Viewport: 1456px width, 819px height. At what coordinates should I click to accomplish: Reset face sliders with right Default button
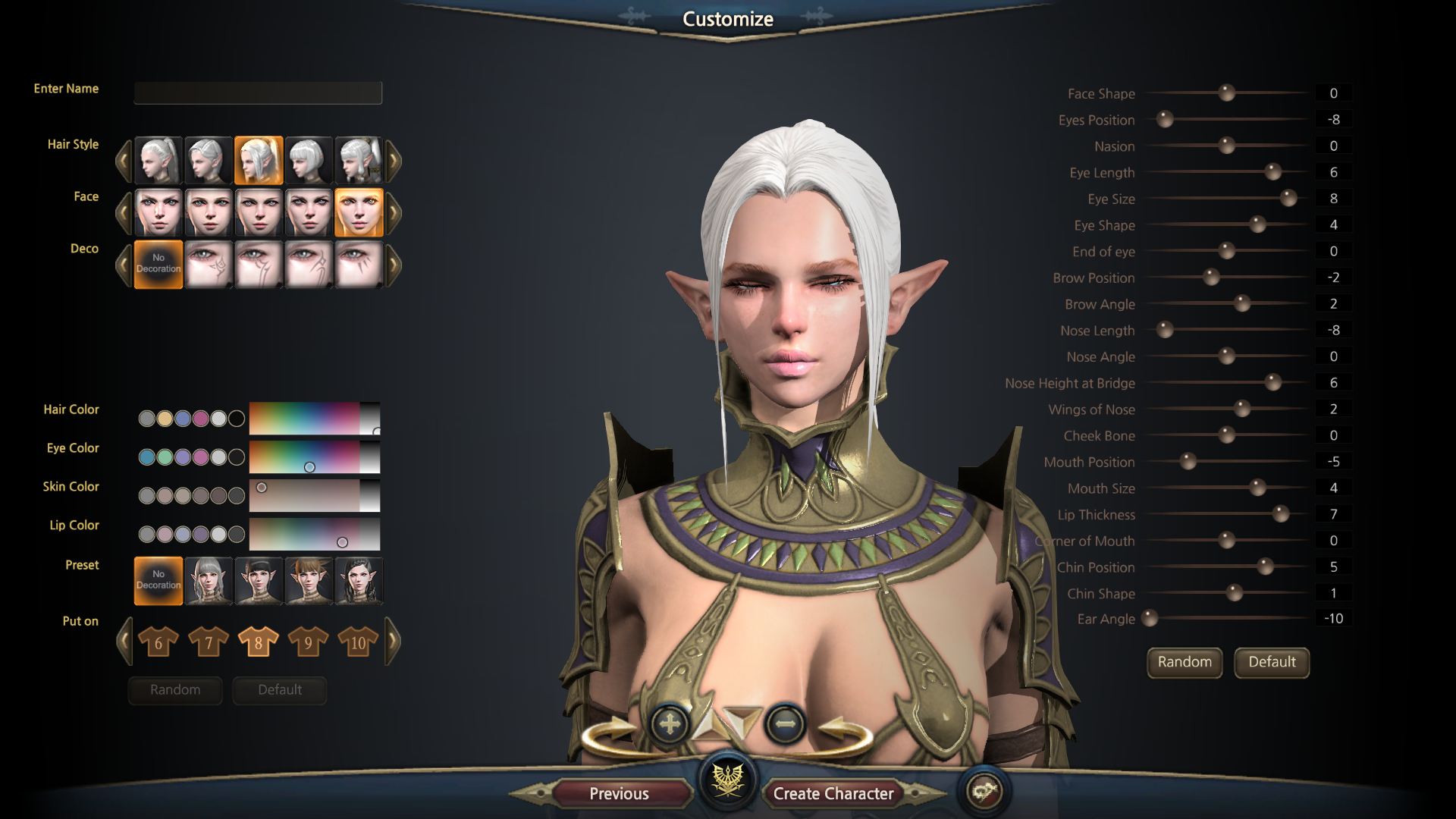pos(1272,662)
